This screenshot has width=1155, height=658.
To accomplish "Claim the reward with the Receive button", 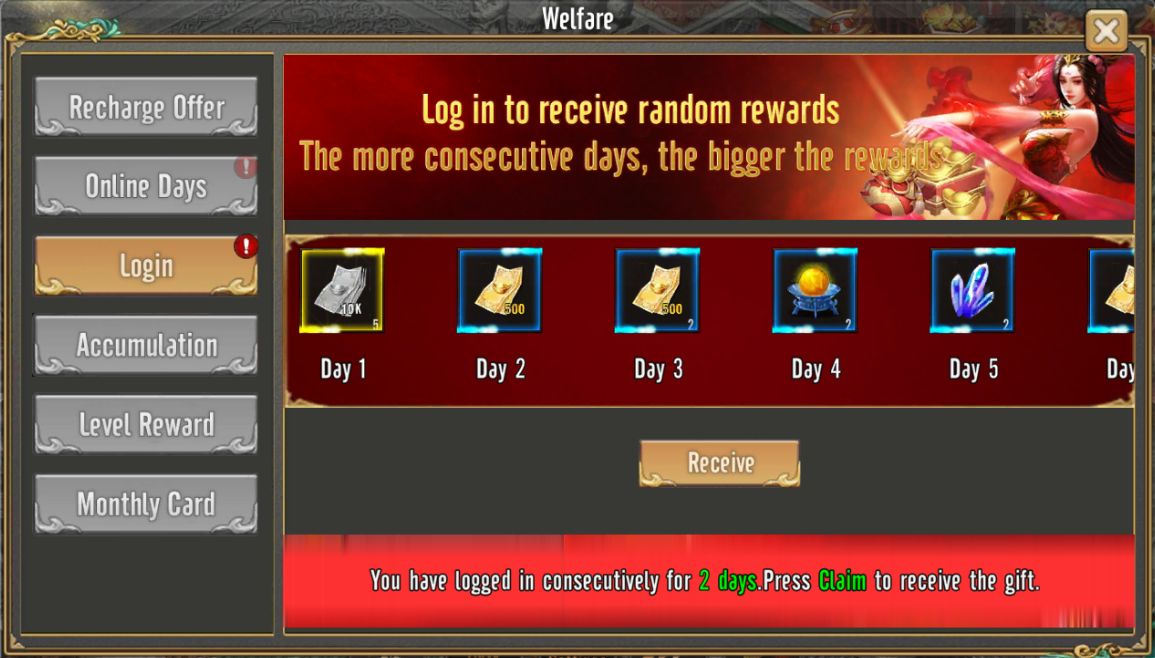I will pyautogui.click(x=720, y=463).
